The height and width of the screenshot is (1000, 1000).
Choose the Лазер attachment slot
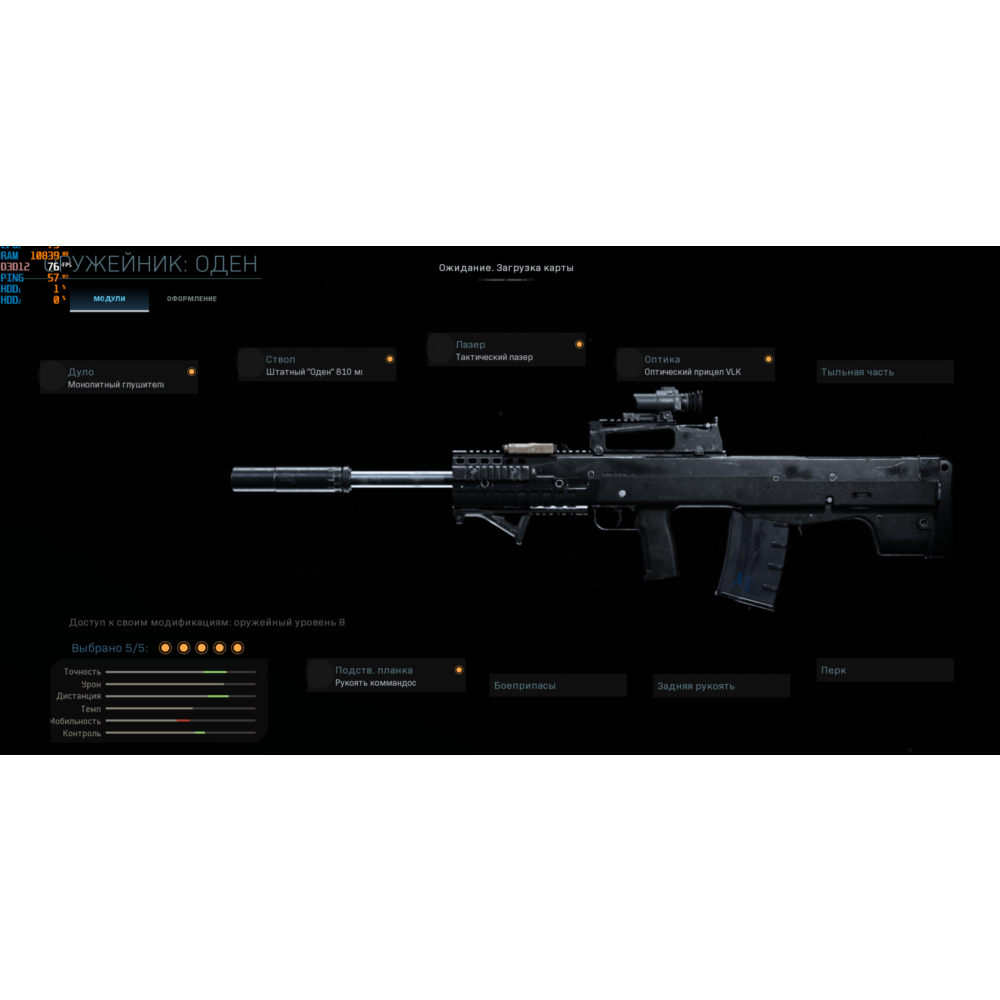pyautogui.click(x=507, y=350)
